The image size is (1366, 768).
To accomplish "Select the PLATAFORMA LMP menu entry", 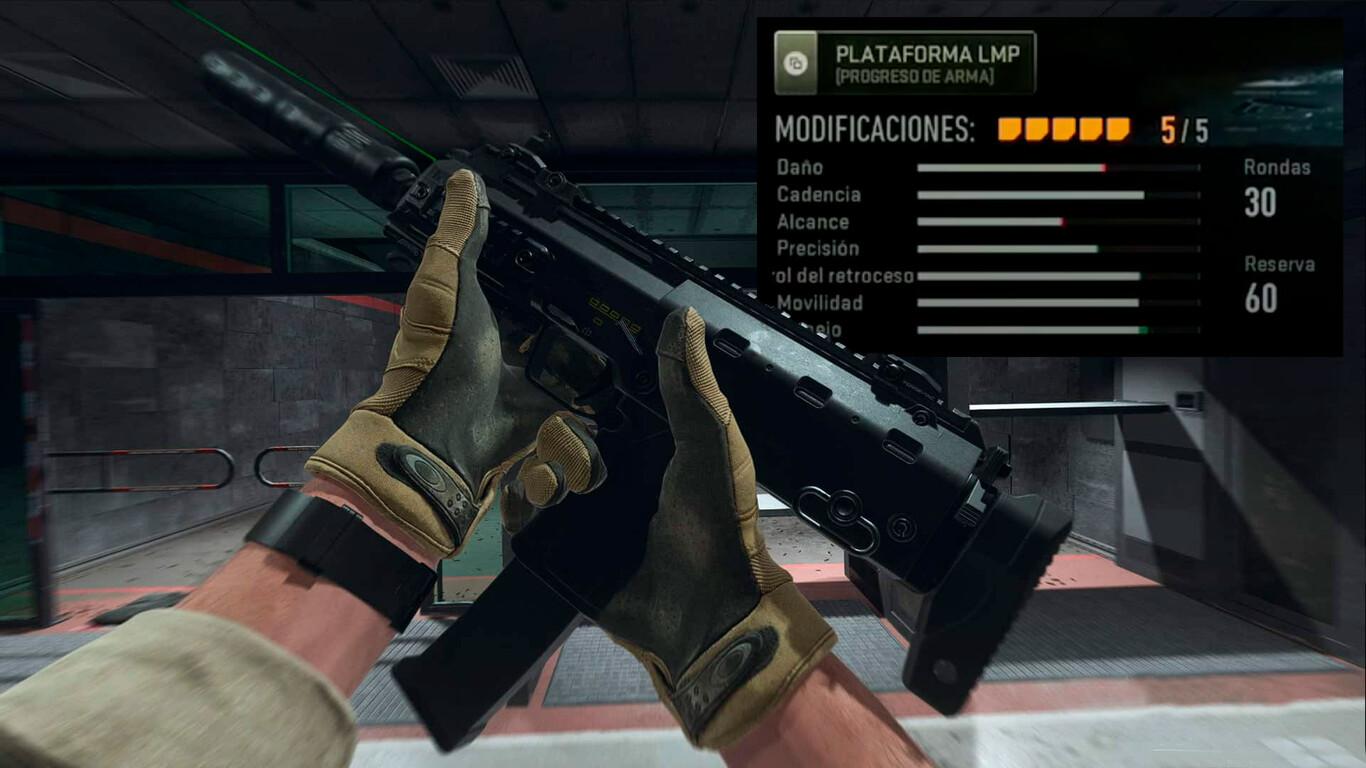I will pos(930,52).
